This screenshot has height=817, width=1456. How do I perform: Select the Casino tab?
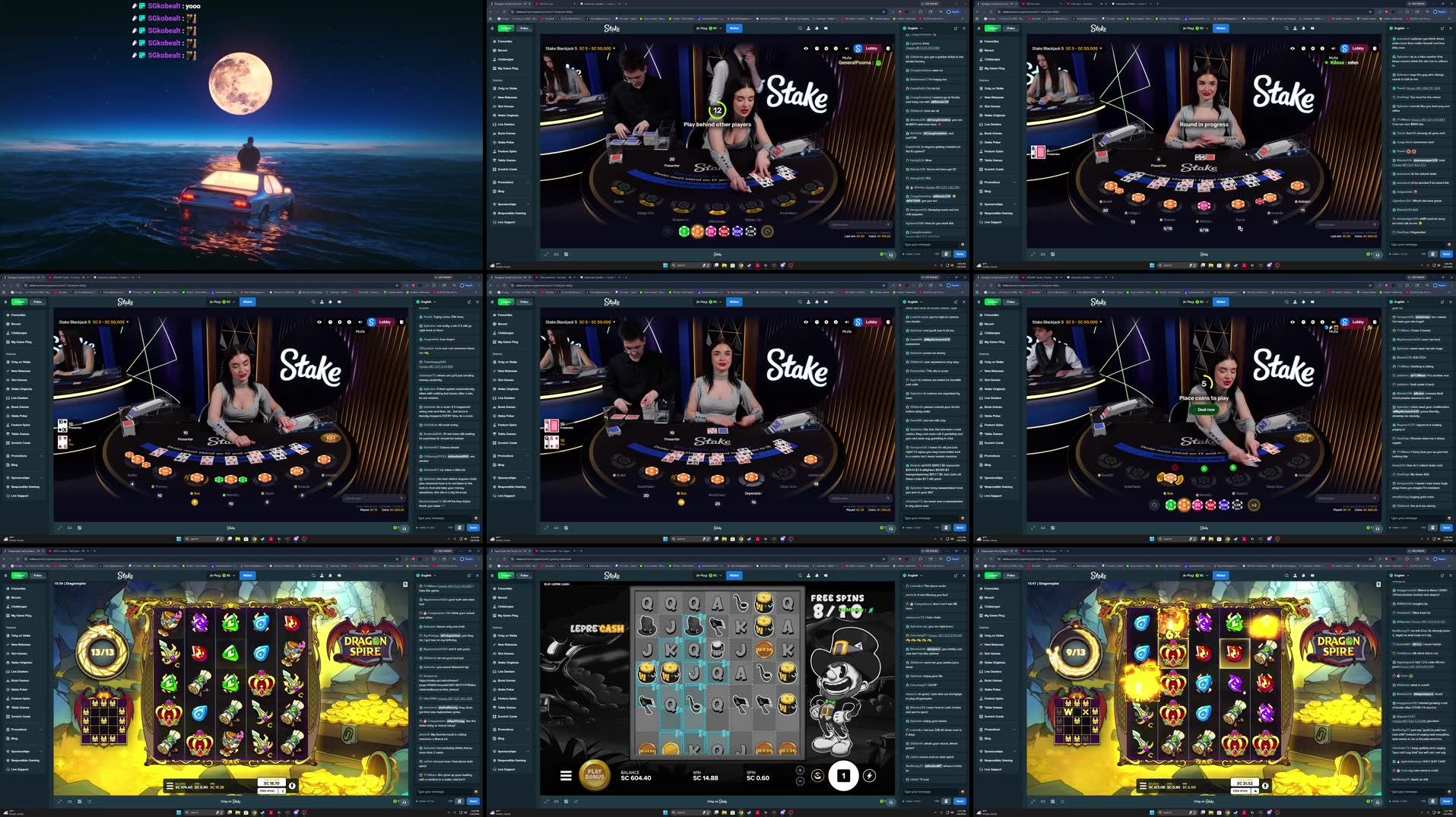[507, 27]
